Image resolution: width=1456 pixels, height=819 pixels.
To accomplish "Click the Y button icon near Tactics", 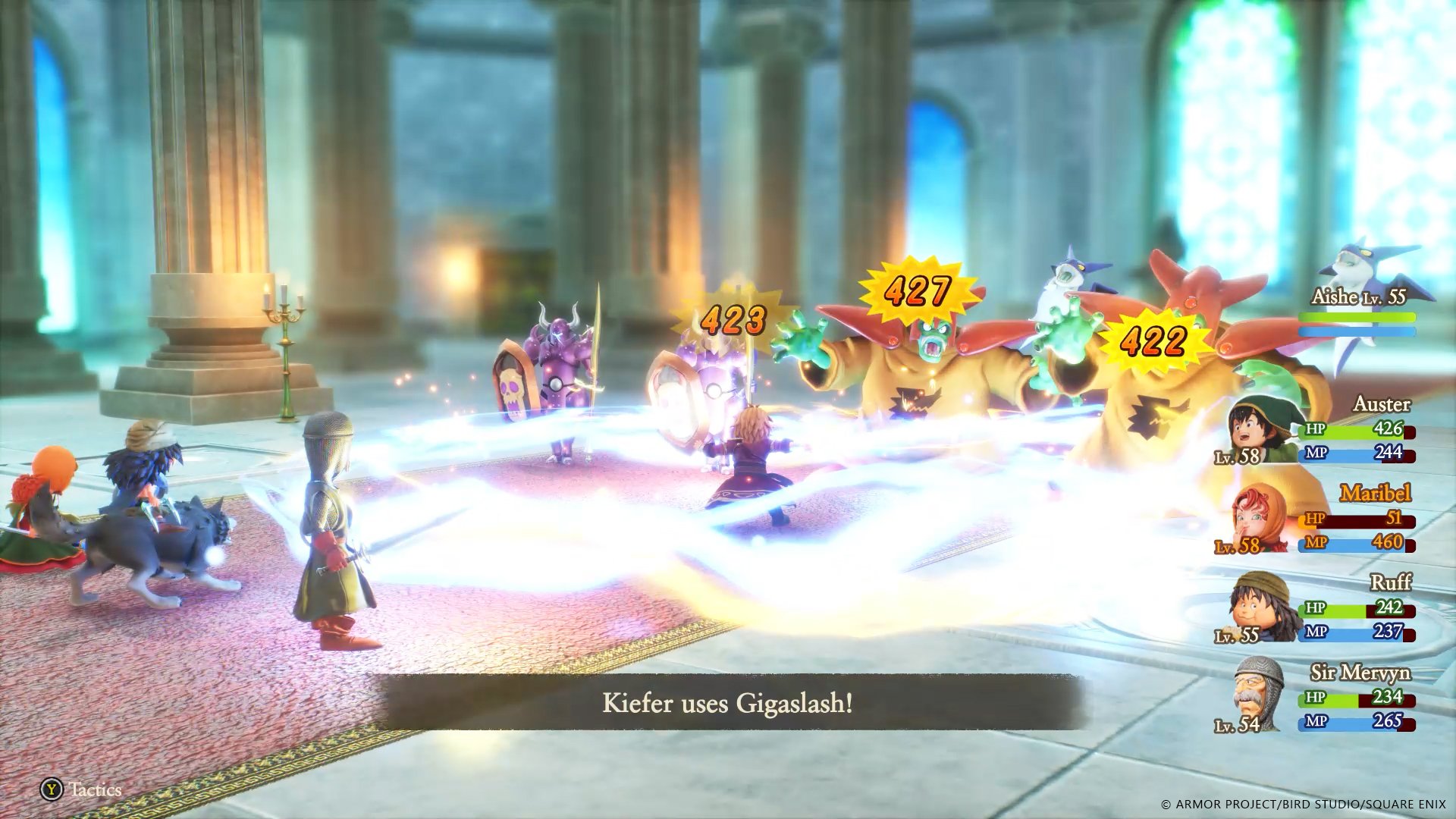I will 51,790.
